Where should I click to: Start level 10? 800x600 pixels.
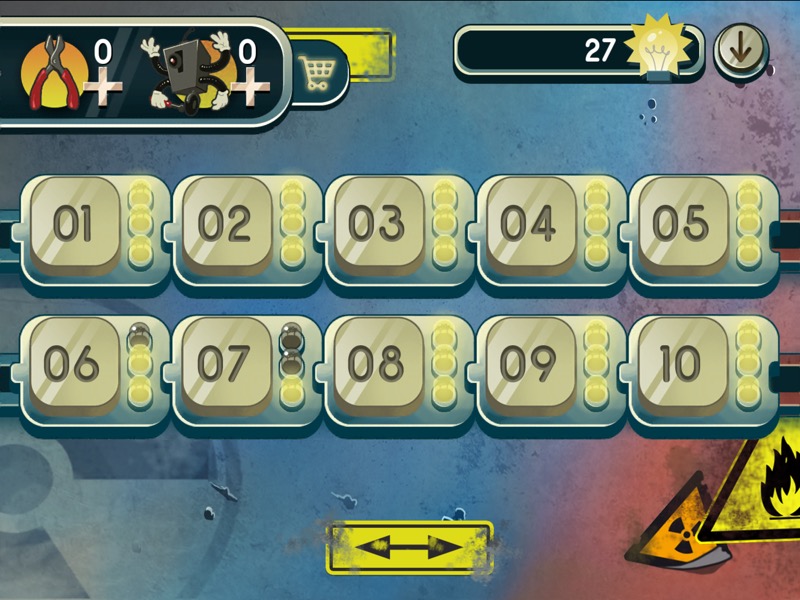(x=680, y=365)
